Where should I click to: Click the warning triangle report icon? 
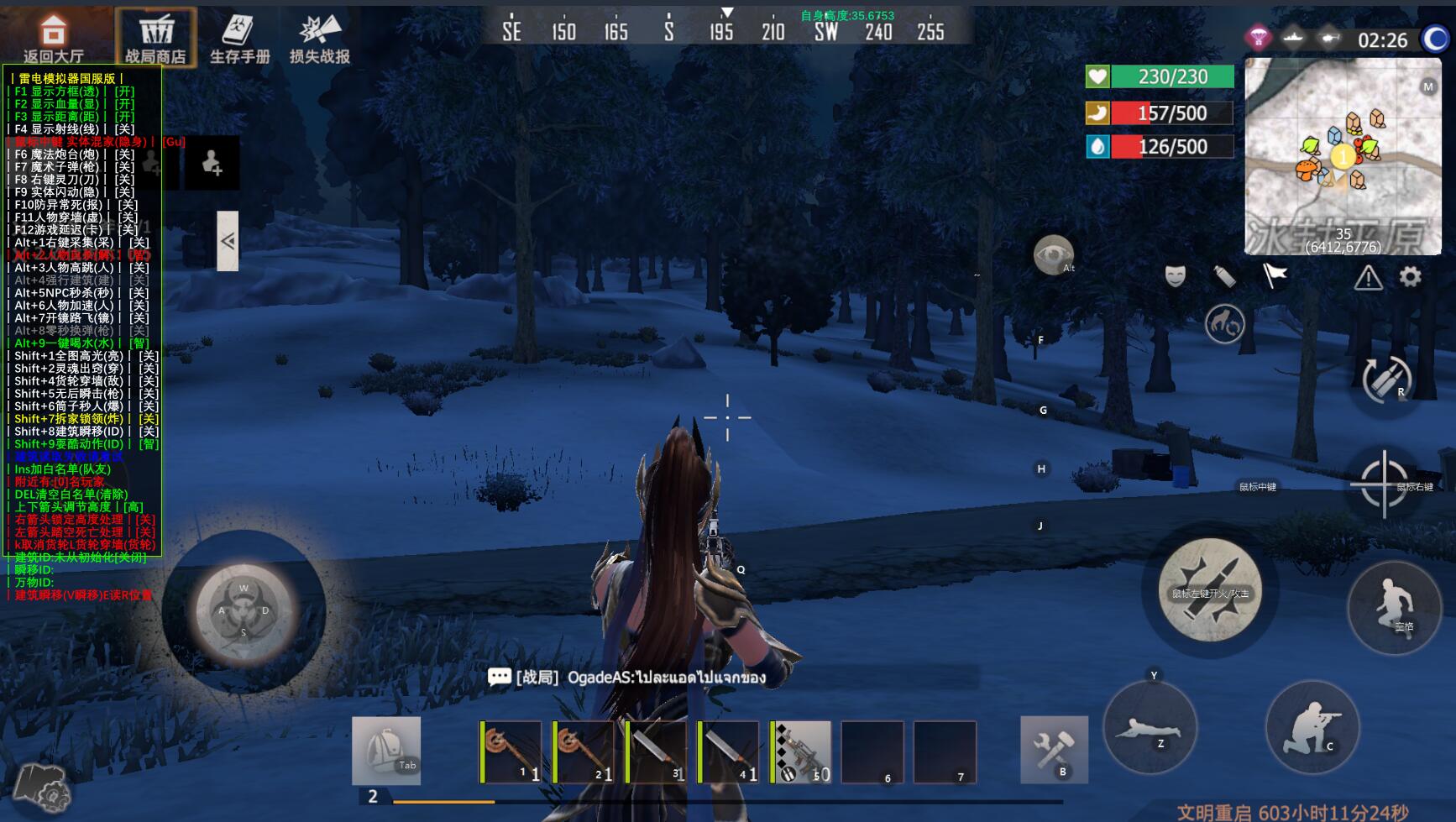1368,277
